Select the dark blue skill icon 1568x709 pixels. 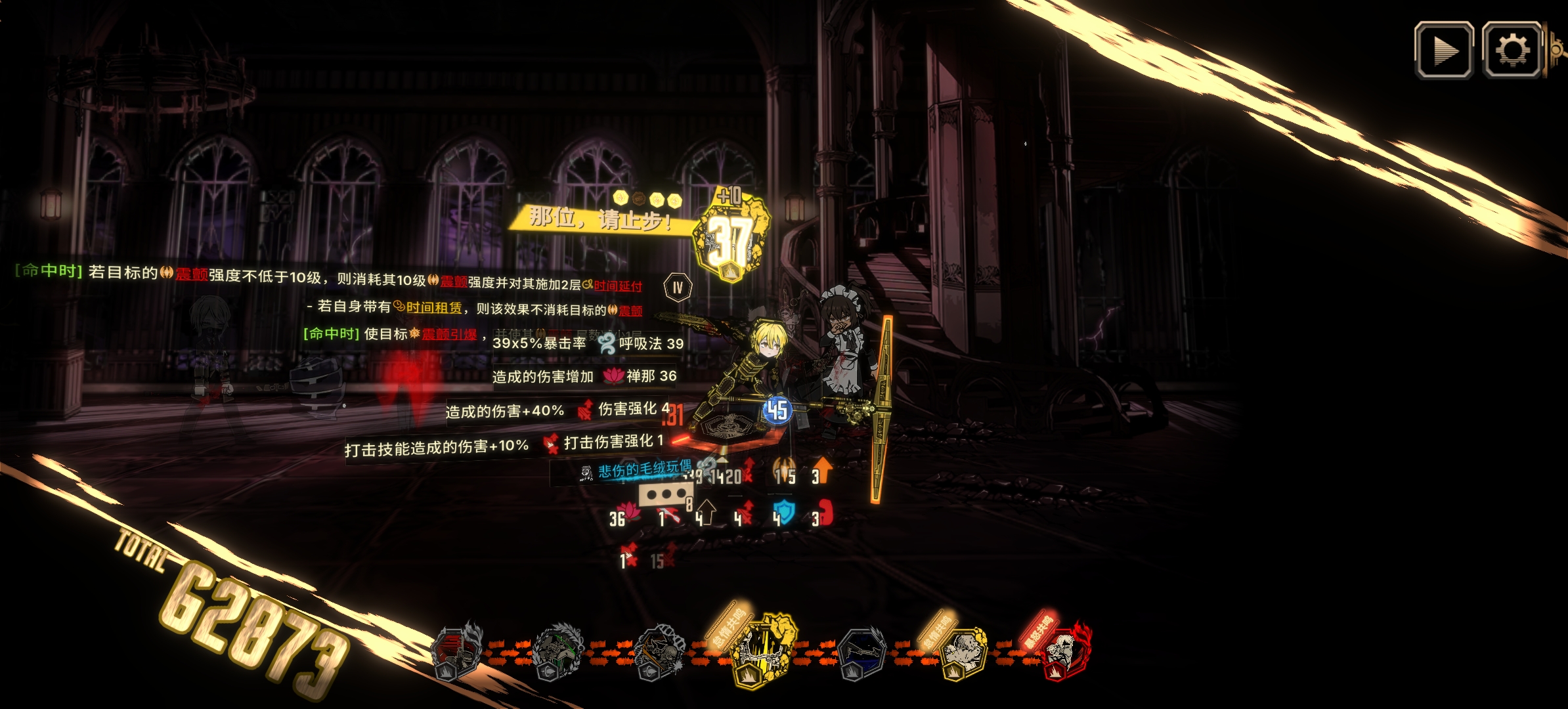[862, 653]
